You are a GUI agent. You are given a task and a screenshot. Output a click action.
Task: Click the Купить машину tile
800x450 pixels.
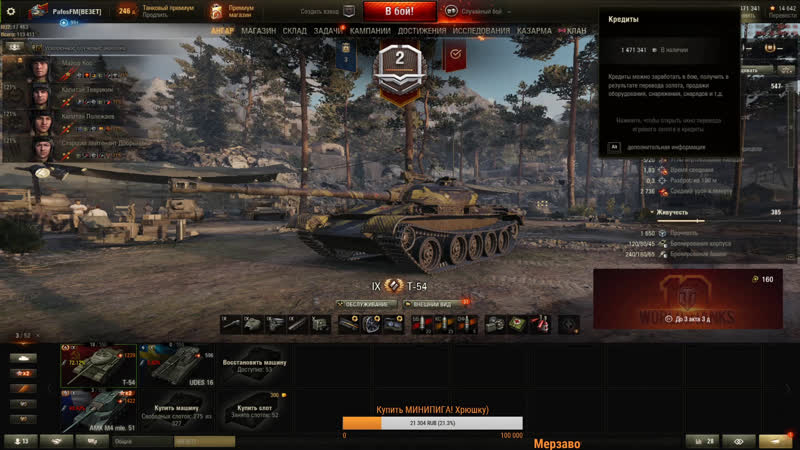click(x=177, y=409)
